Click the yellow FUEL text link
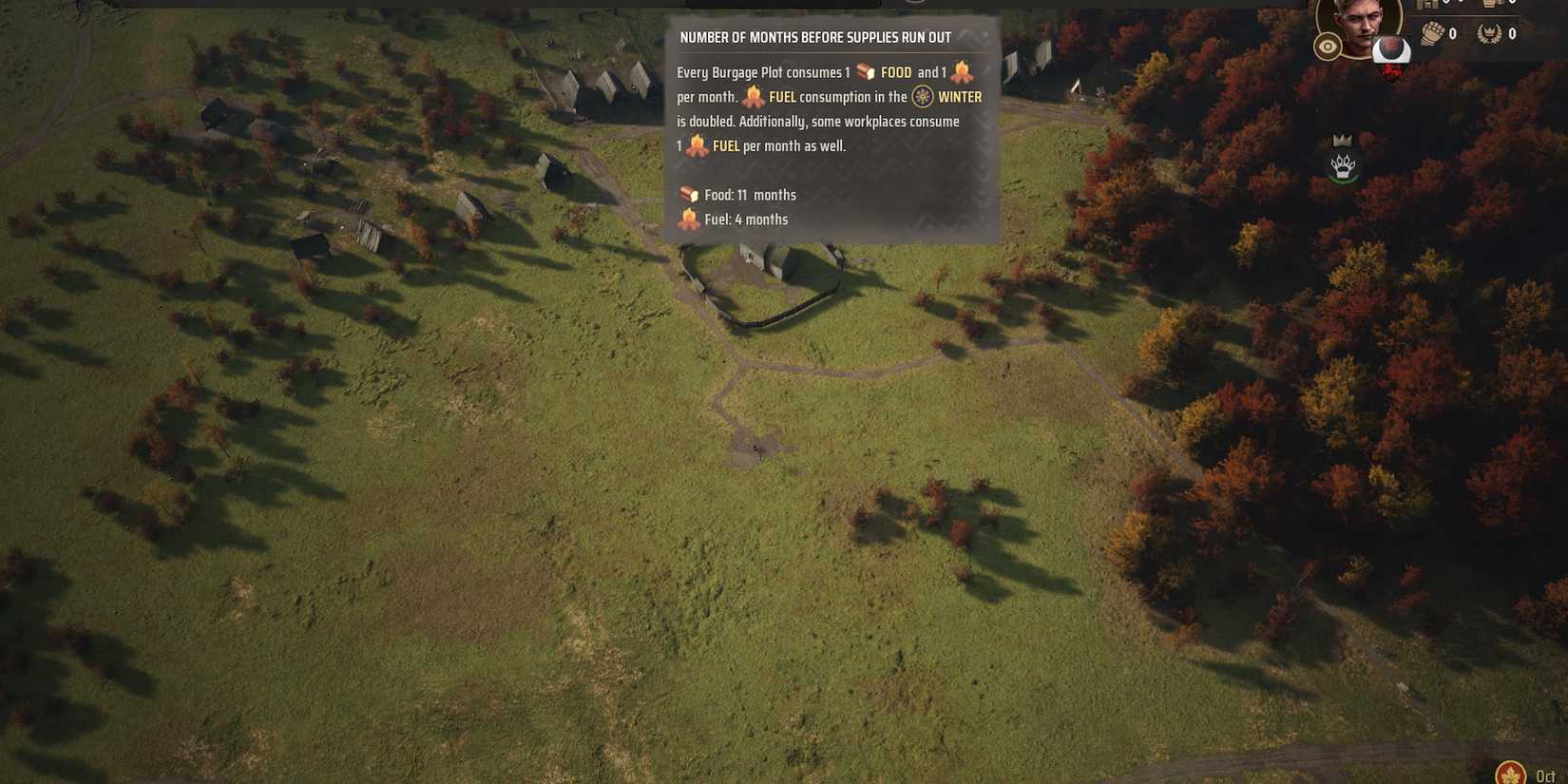Image resolution: width=1568 pixels, height=784 pixels. 783,96
